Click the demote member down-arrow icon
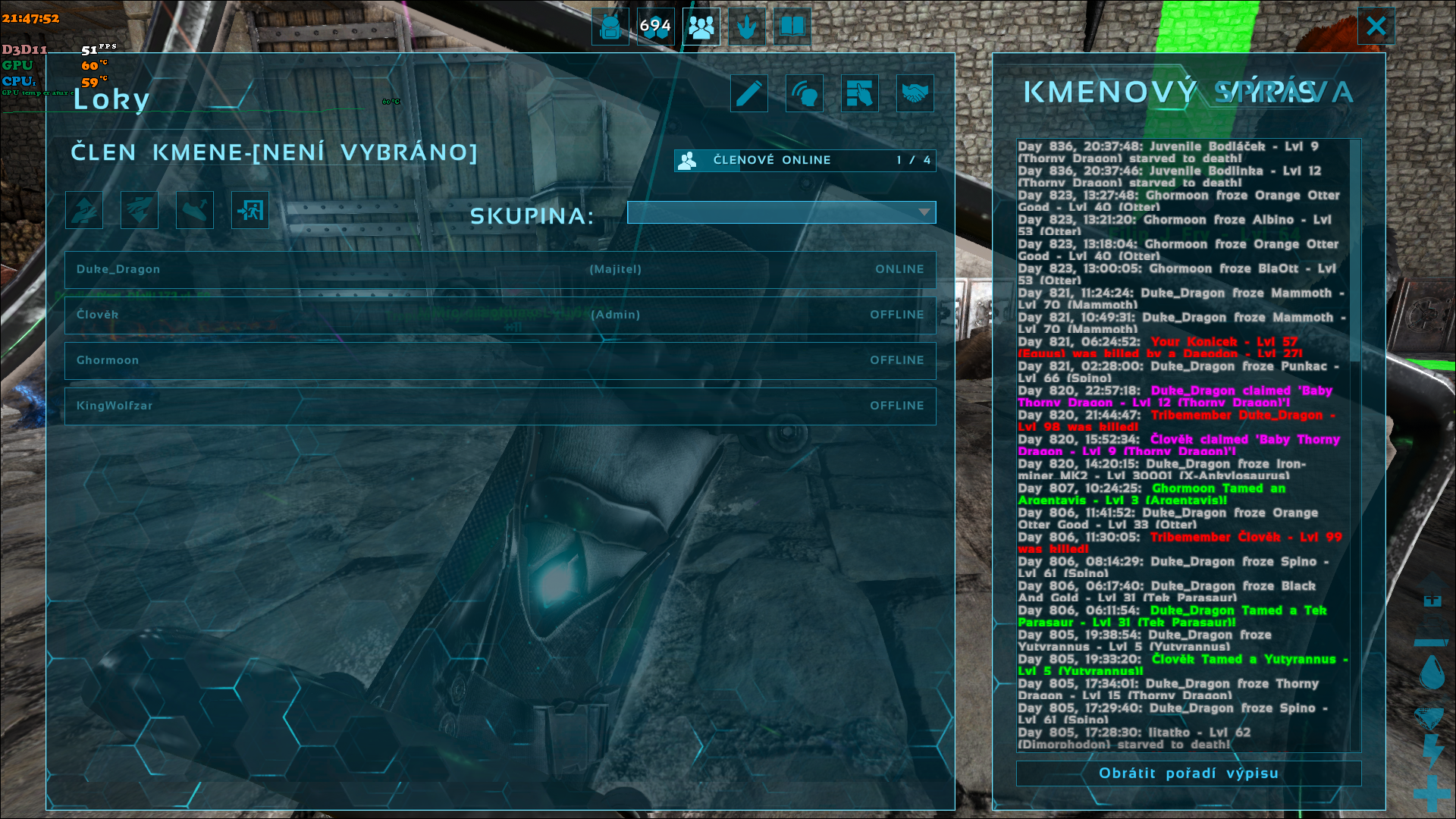 click(140, 210)
